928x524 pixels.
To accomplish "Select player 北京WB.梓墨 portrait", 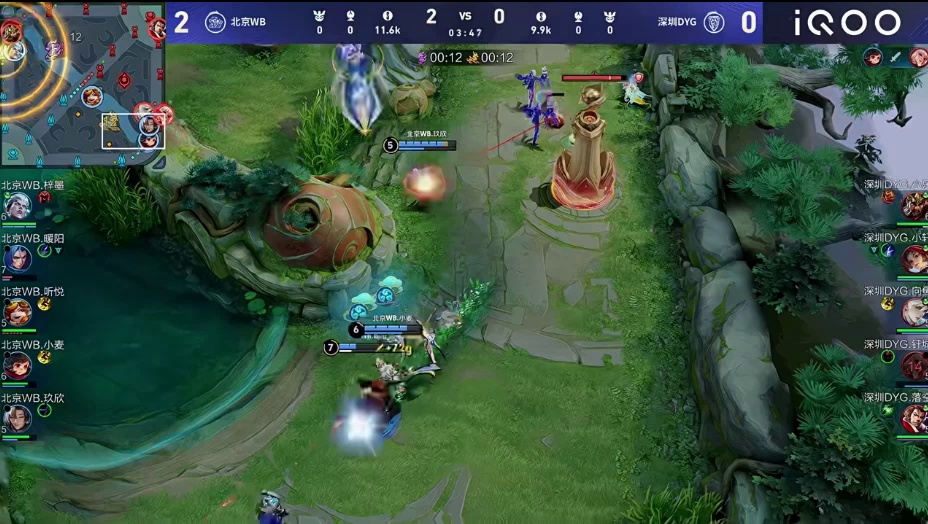I will coord(17,206).
